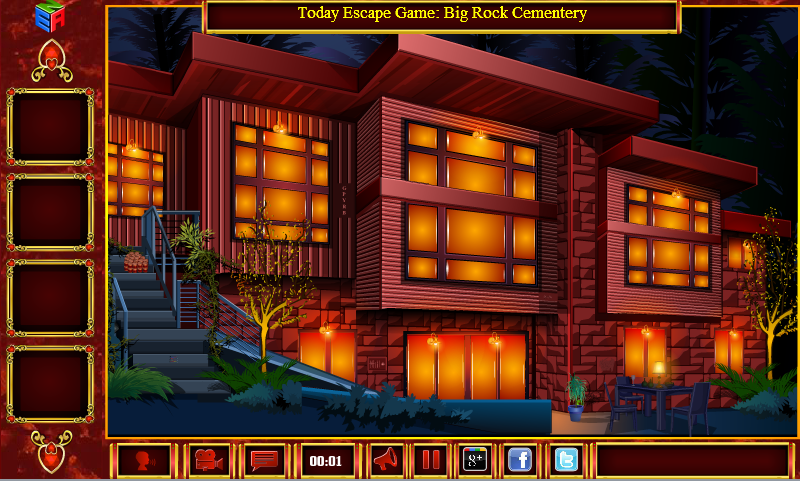Open the video camera walkthrough button
This screenshot has height=481, width=800.
point(209,460)
